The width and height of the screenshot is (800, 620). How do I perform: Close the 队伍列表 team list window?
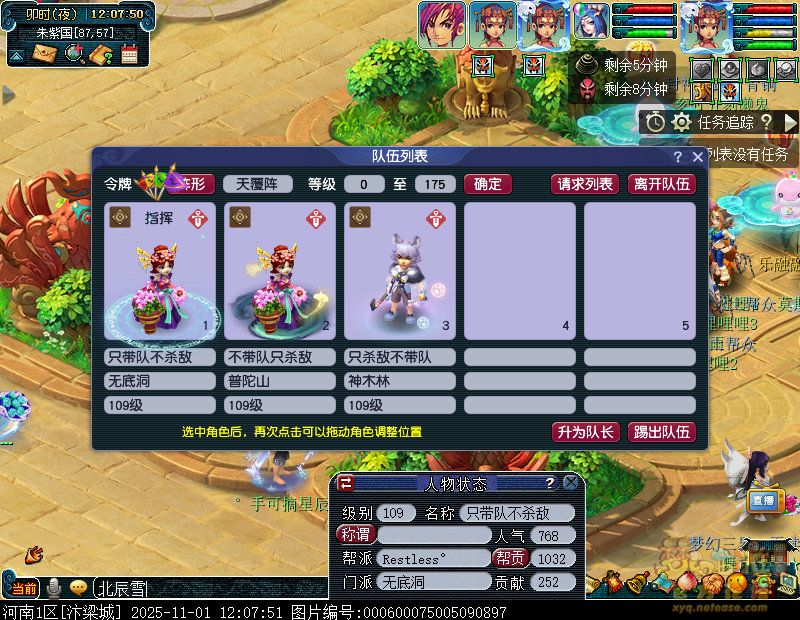click(x=697, y=158)
